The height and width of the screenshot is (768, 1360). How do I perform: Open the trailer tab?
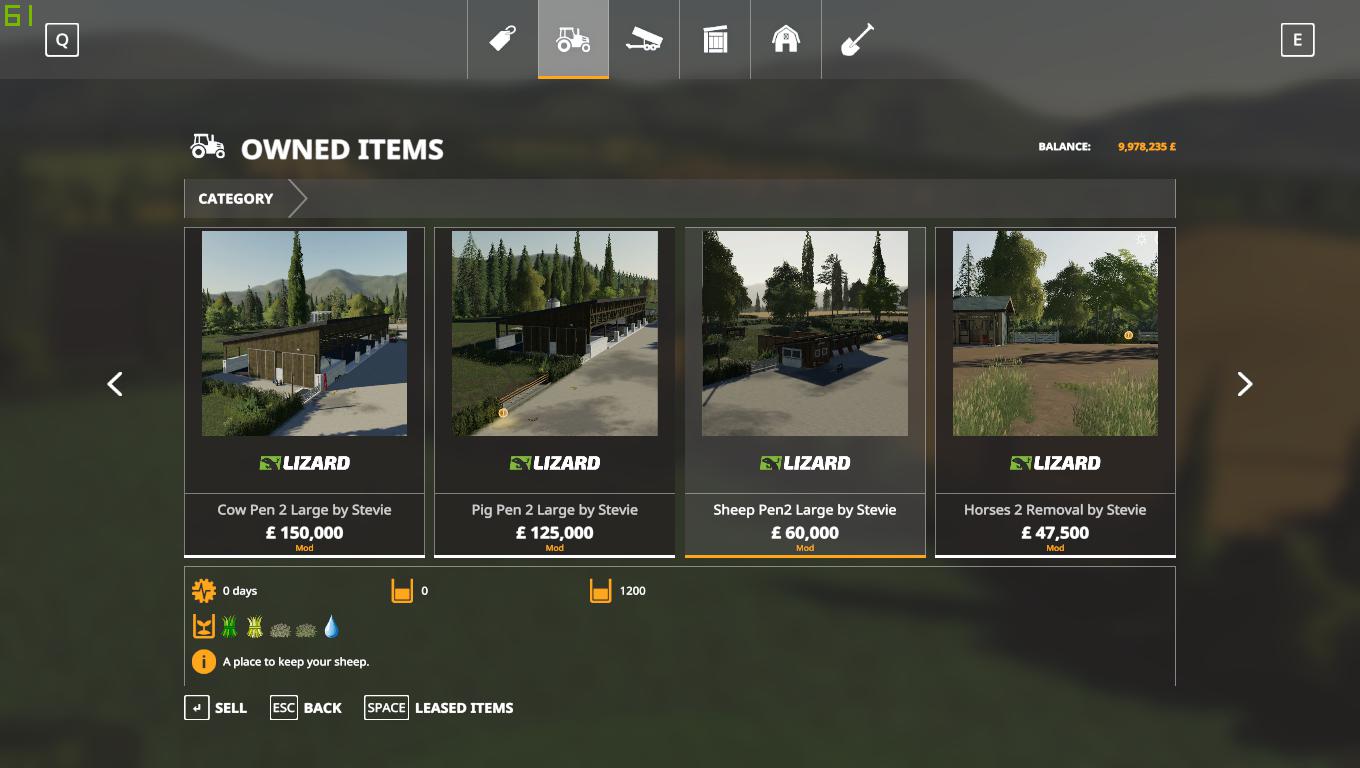coord(644,39)
